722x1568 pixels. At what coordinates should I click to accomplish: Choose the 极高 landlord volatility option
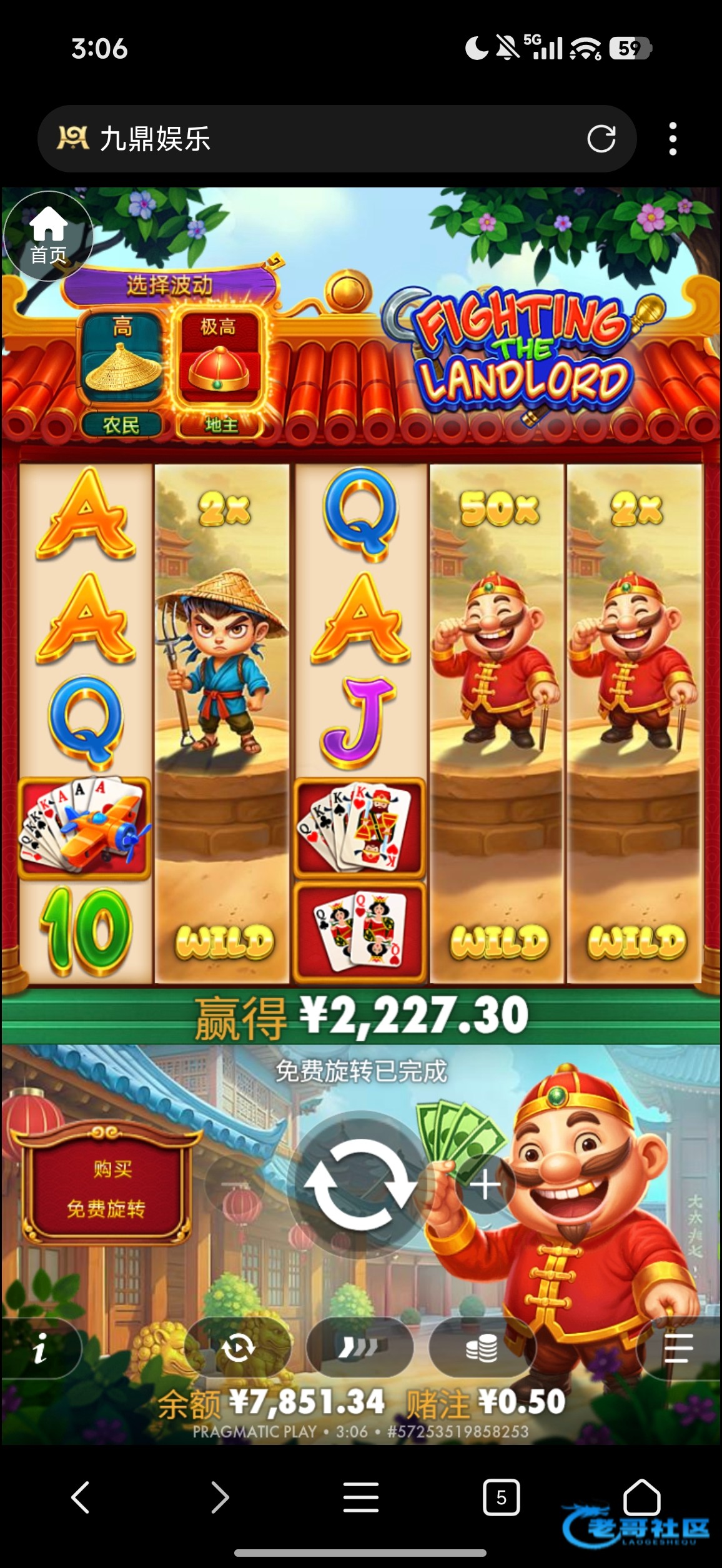coord(219,372)
